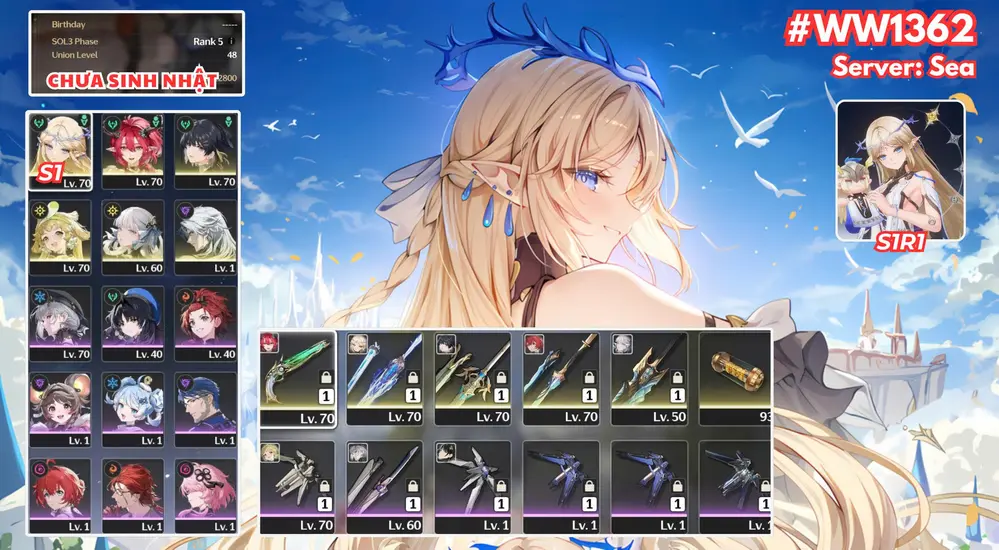Screen dimensions: 999x550
Task: Select the blonde elf character marked S1
Action: 61,150
